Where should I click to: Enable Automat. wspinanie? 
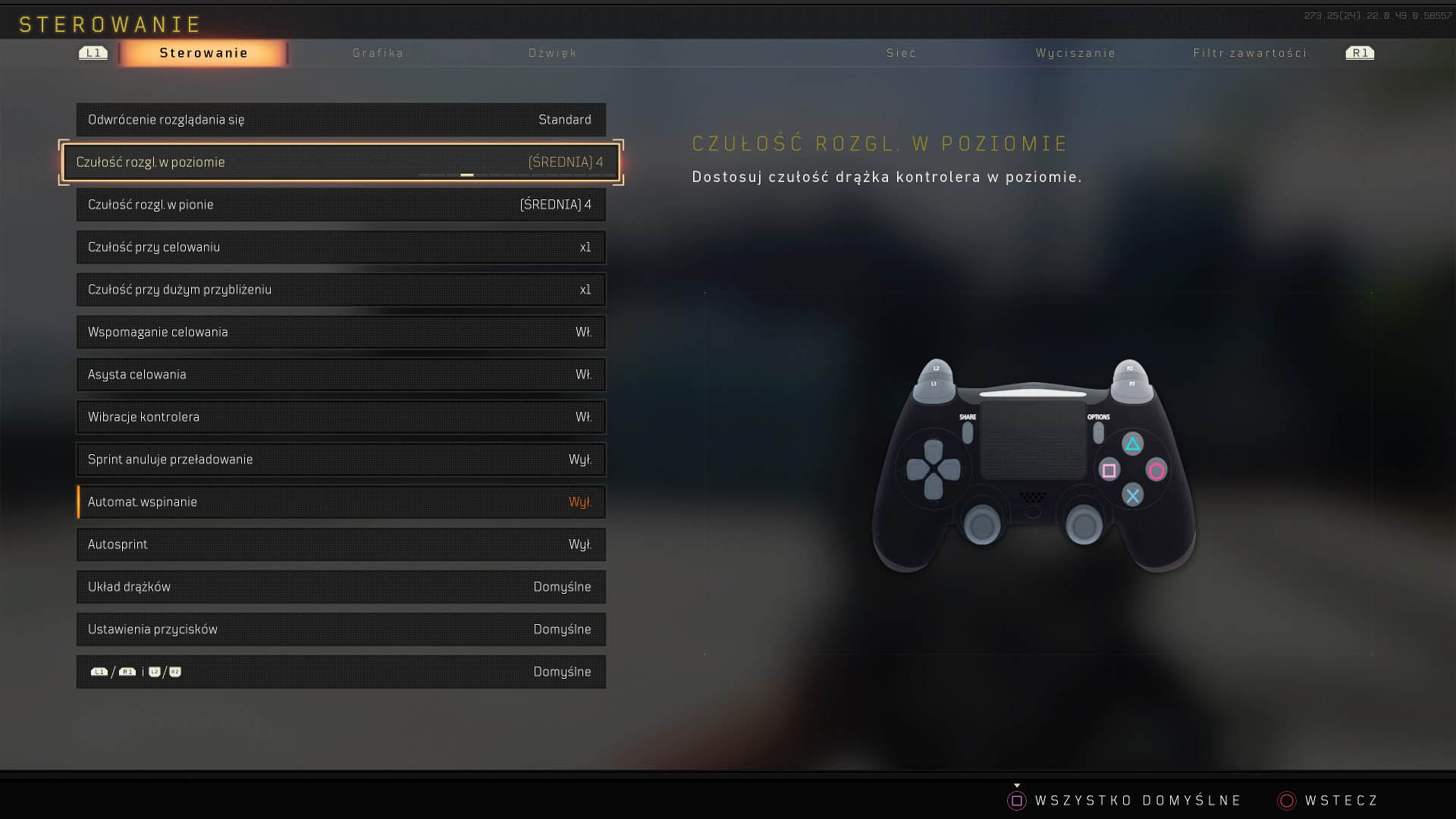tap(340, 502)
